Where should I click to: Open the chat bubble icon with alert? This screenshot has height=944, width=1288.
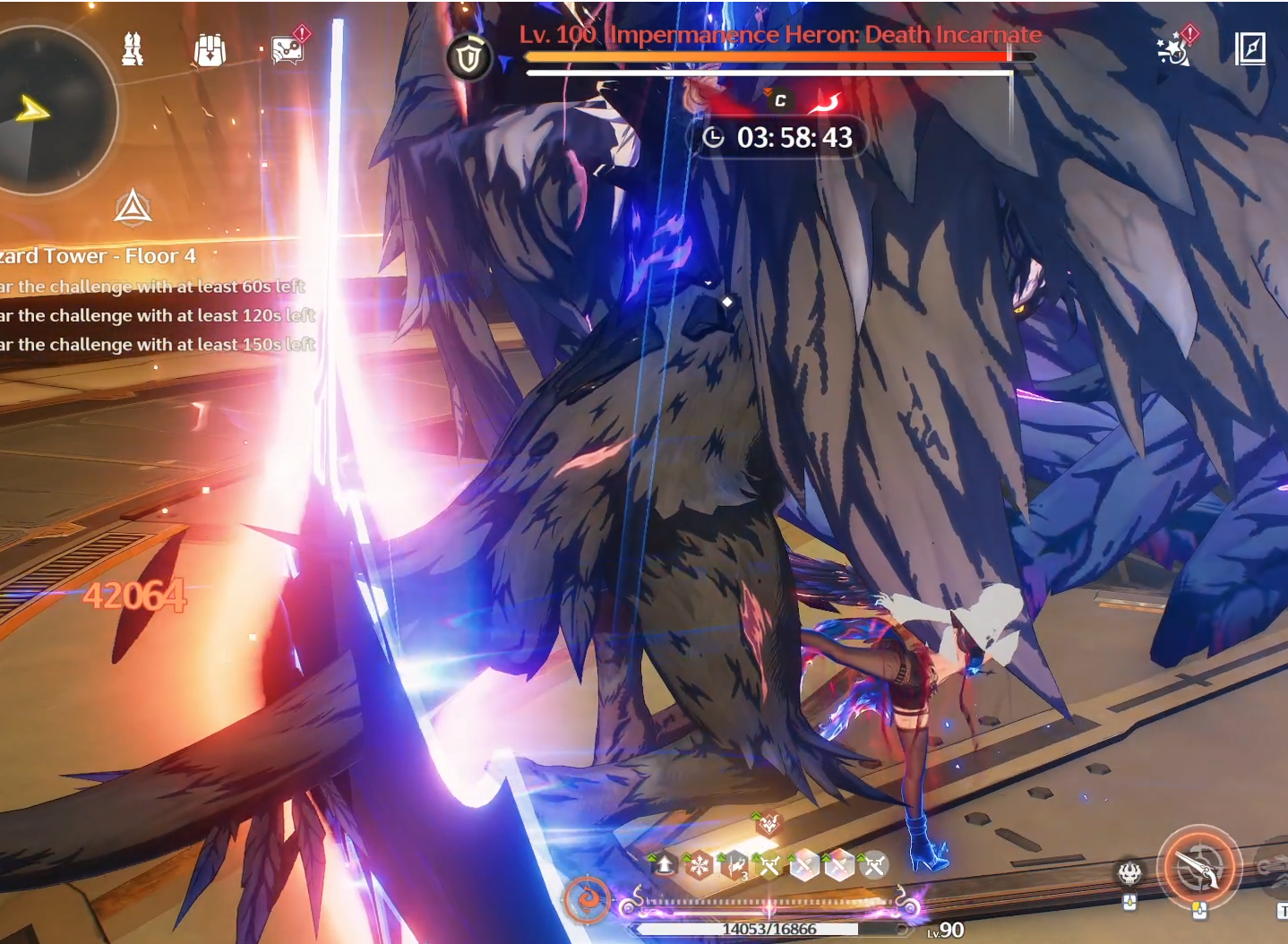pos(288,48)
